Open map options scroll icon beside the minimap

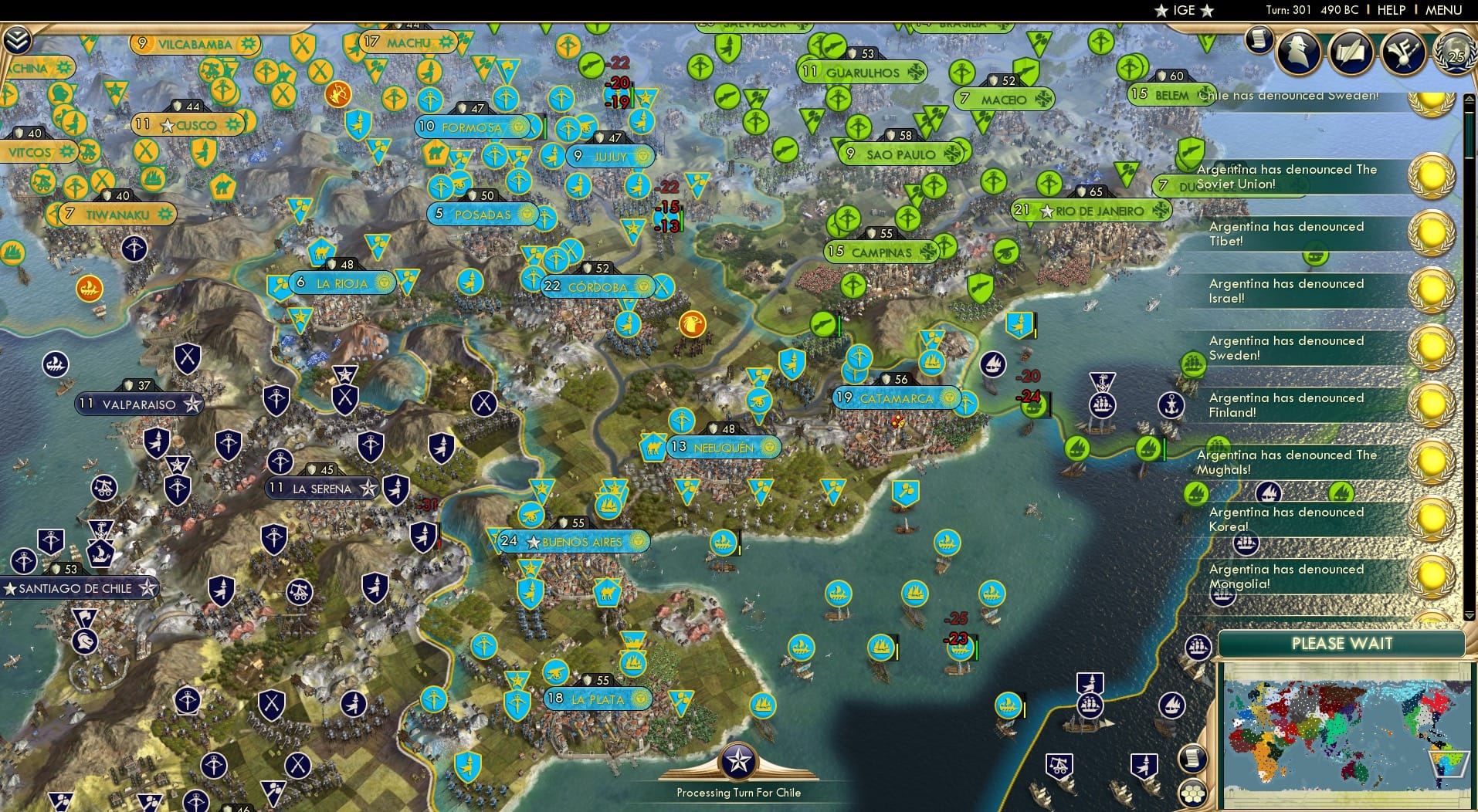coord(1193,759)
